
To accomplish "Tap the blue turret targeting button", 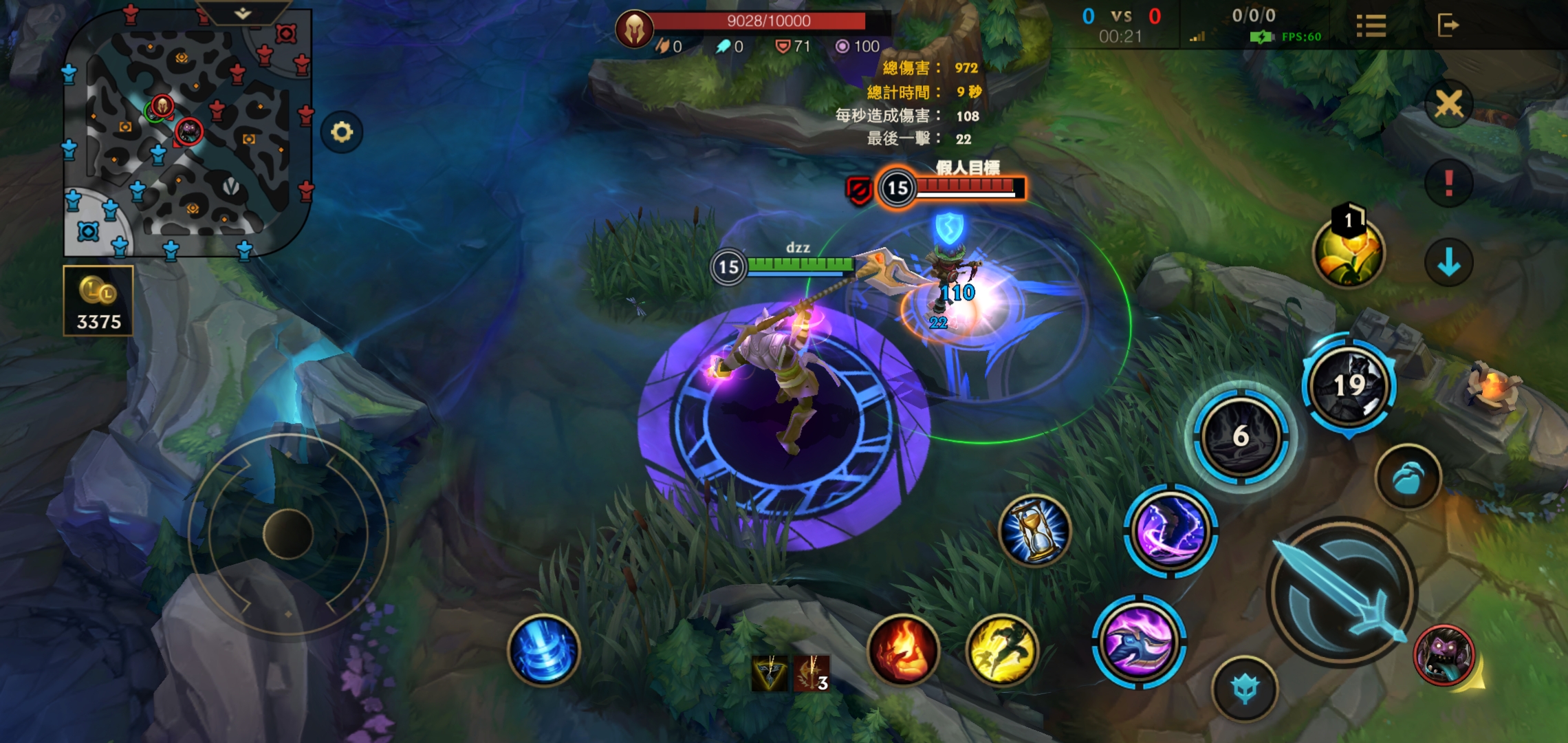I will [x=1245, y=689].
